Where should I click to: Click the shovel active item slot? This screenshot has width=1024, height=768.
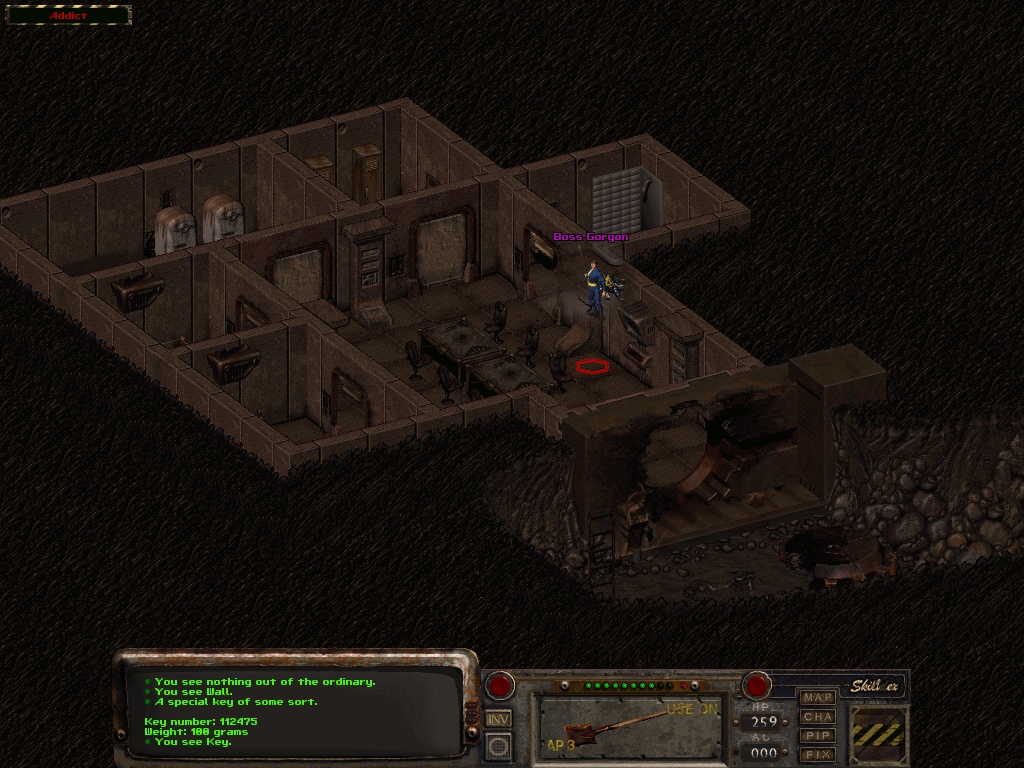630,727
